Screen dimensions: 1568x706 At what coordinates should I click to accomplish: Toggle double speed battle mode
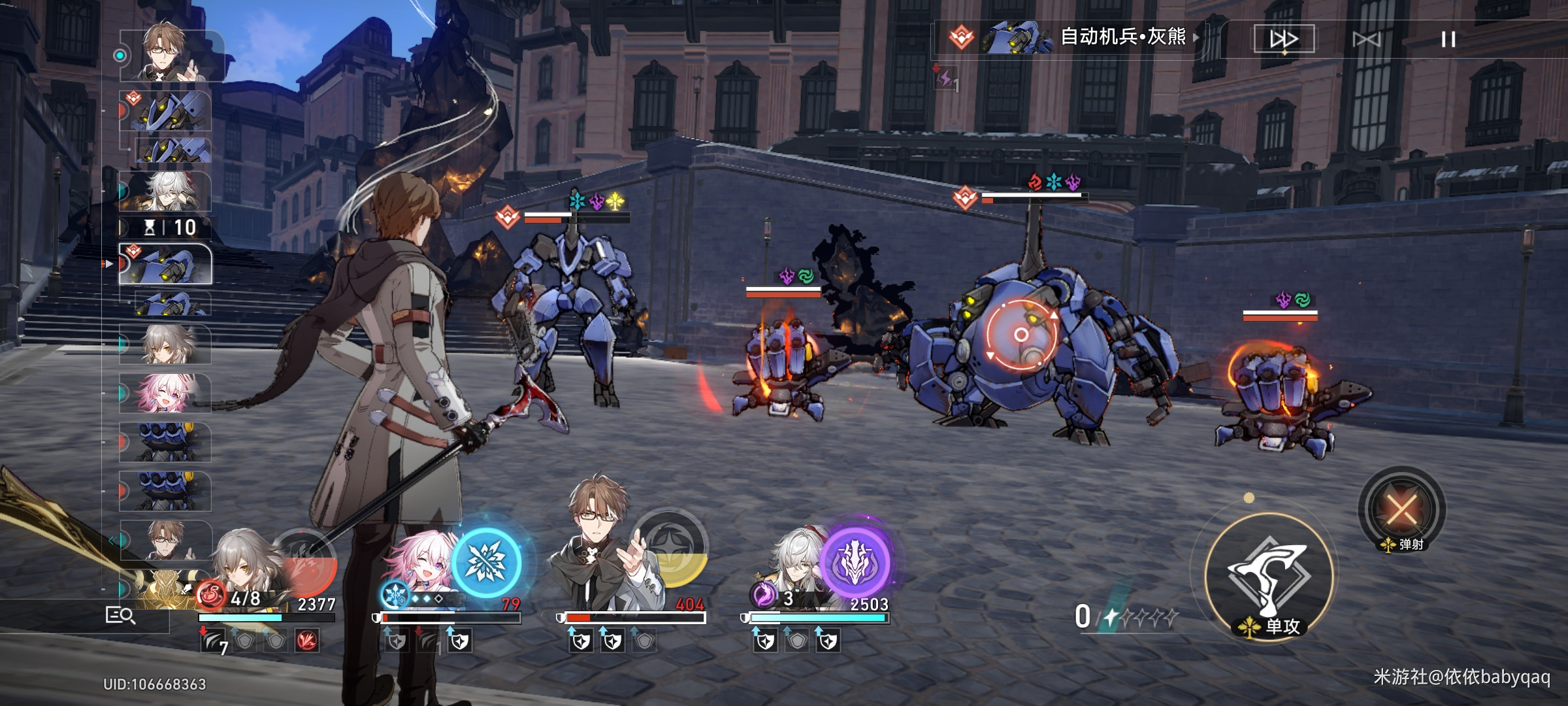point(1283,39)
